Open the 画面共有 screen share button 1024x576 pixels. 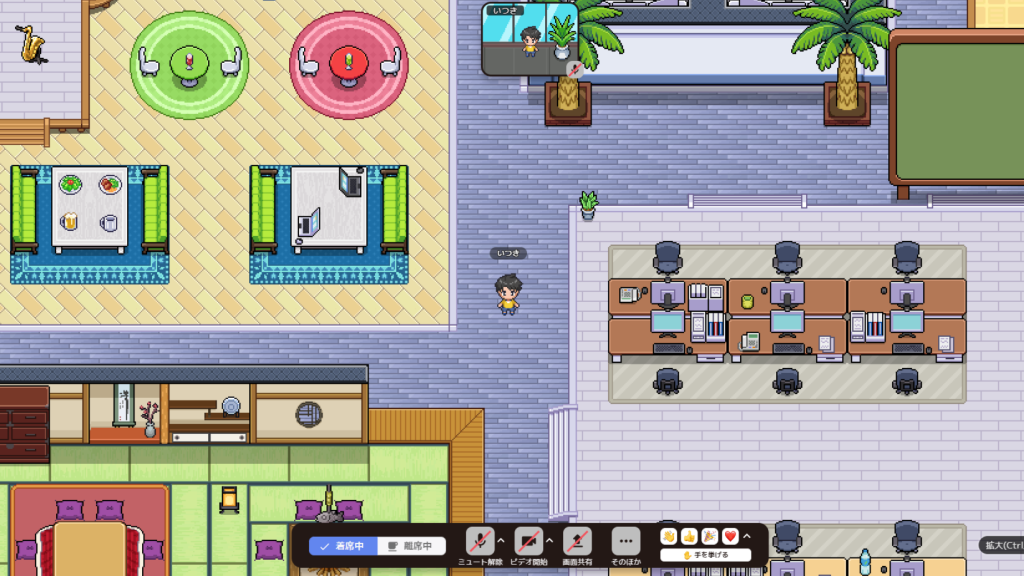[576, 541]
